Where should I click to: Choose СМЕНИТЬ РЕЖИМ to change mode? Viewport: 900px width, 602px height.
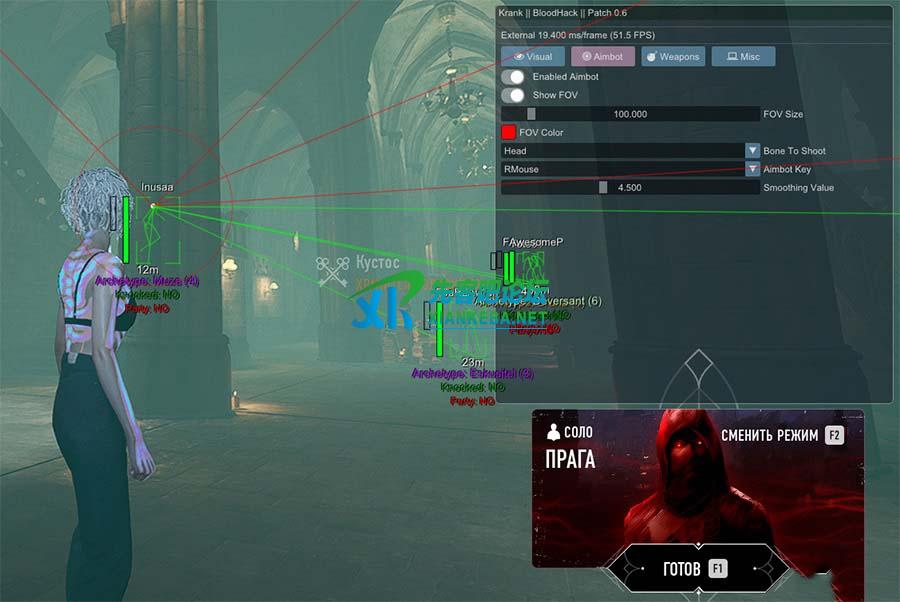782,436
